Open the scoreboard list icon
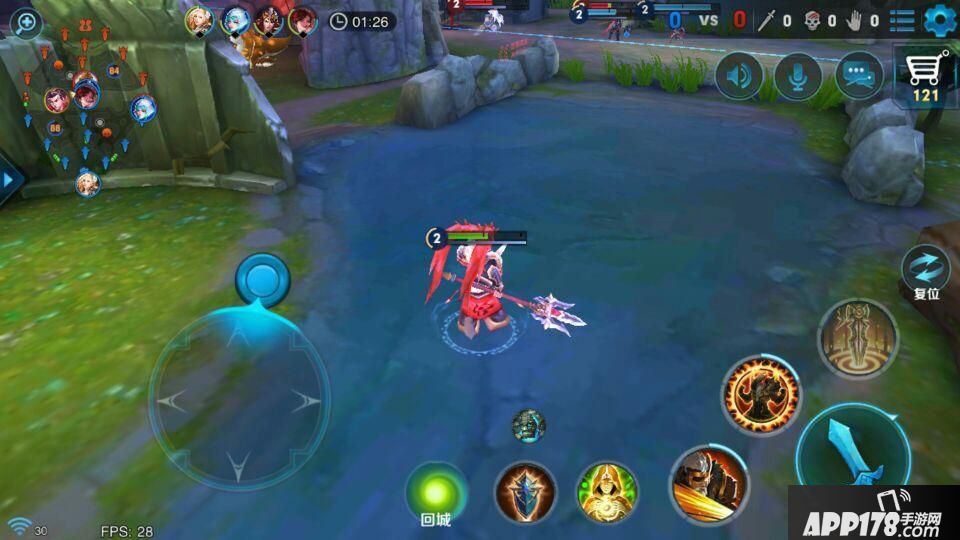Screen dimensions: 960x540 point(902,19)
